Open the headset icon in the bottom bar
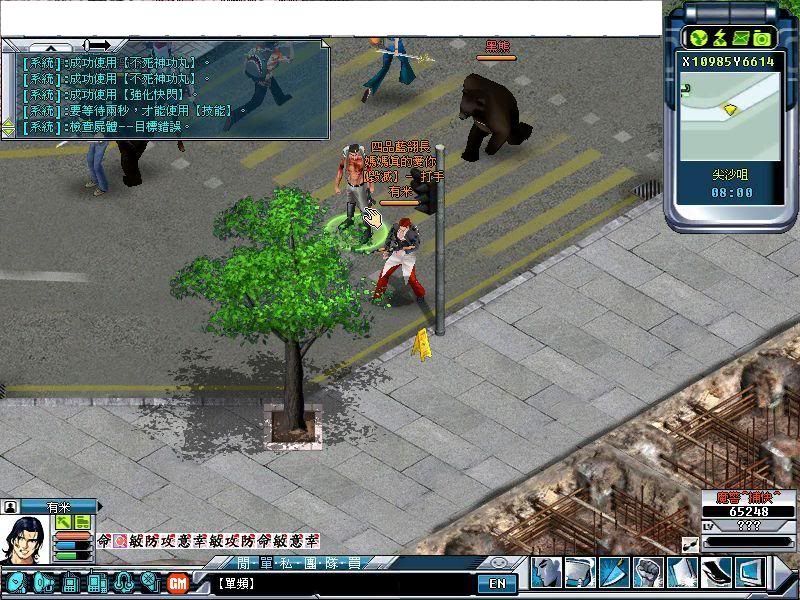 [122, 581]
